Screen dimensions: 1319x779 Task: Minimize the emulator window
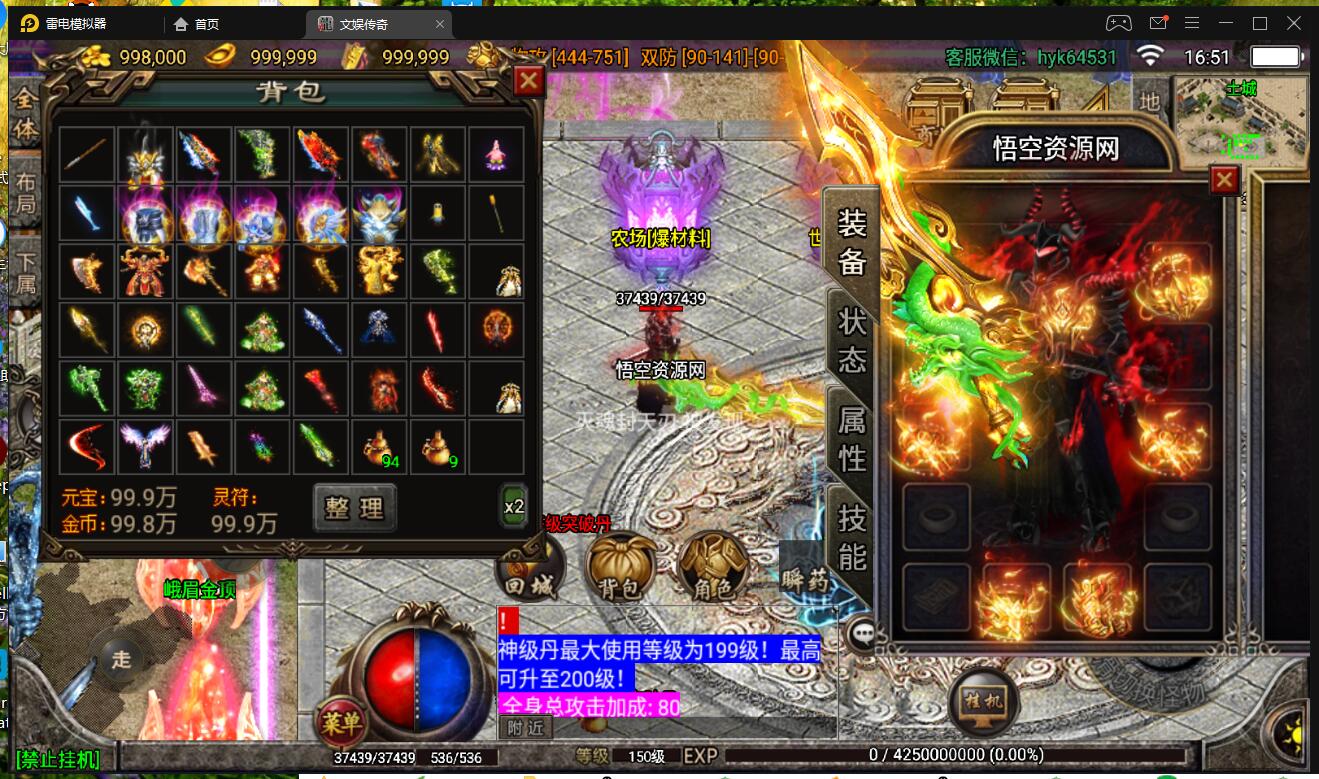click(x=1226, y=23)
